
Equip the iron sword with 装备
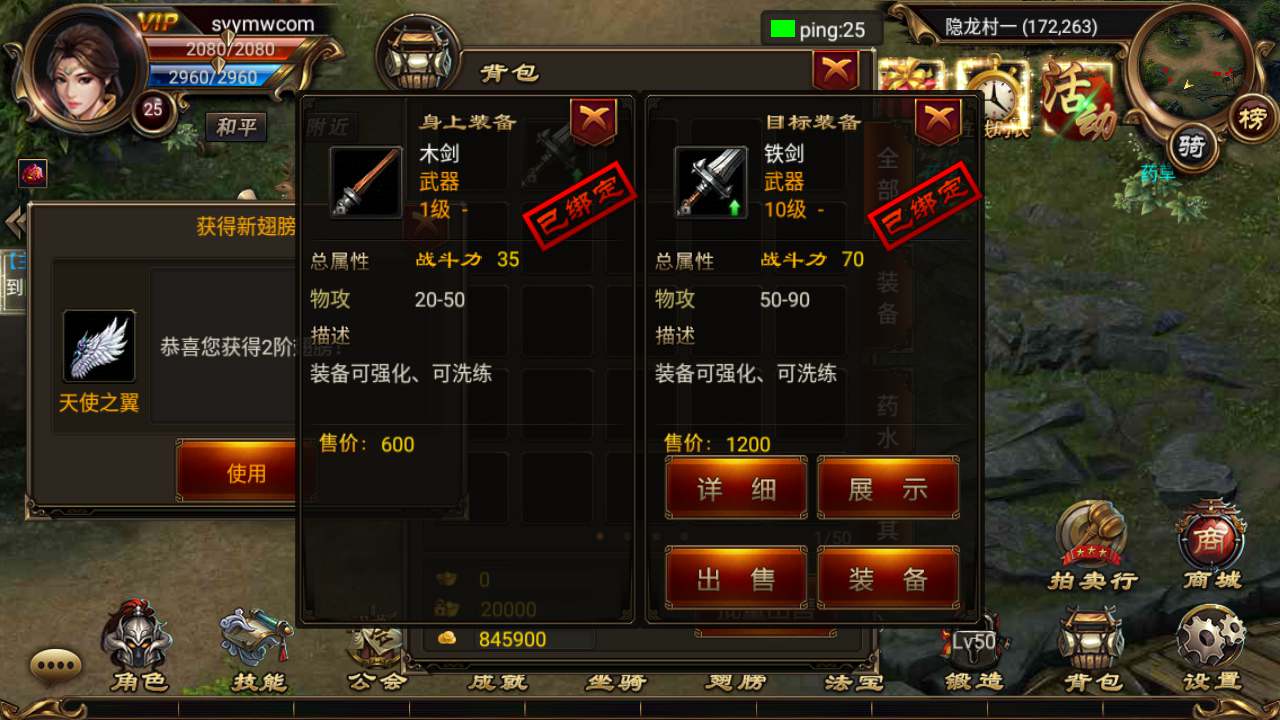click(888, 578)
